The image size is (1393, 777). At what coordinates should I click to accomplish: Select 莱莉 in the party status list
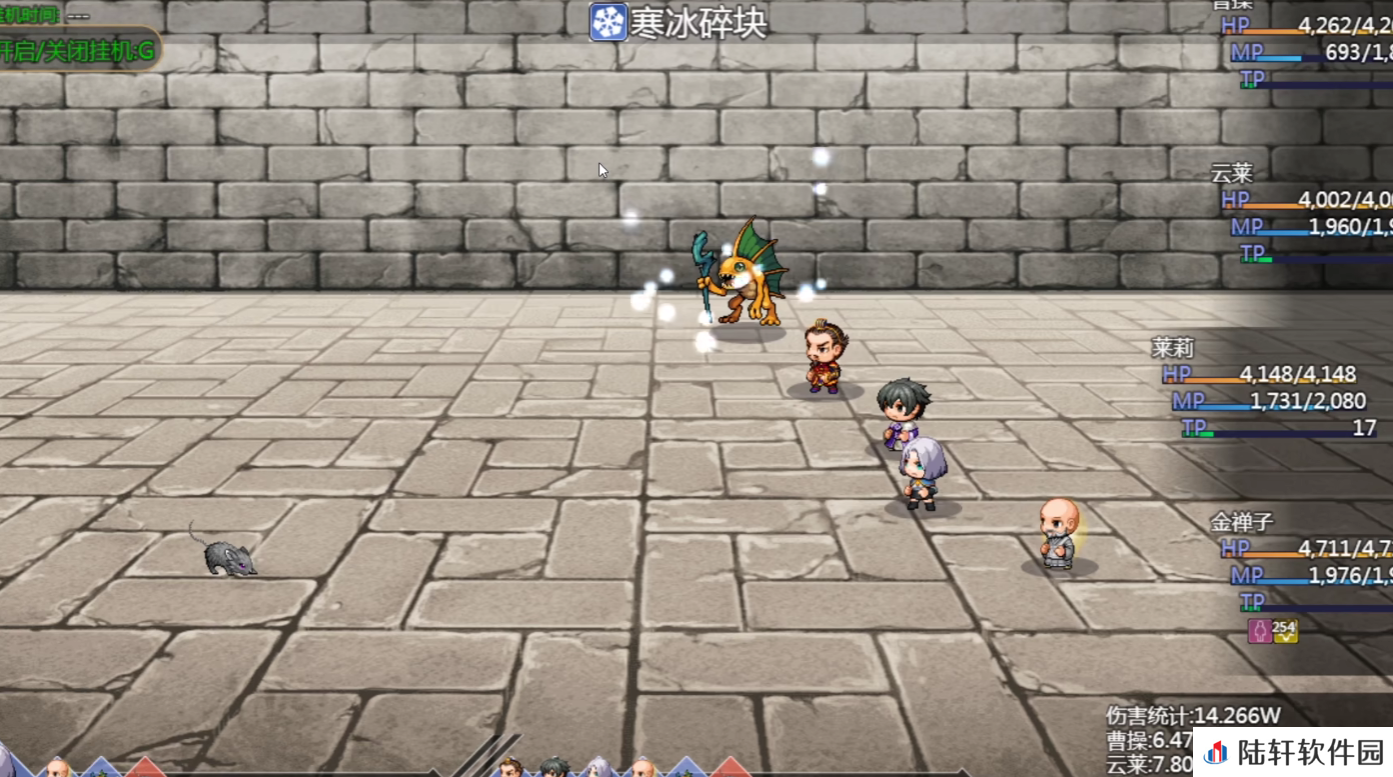pos(1173,348)
